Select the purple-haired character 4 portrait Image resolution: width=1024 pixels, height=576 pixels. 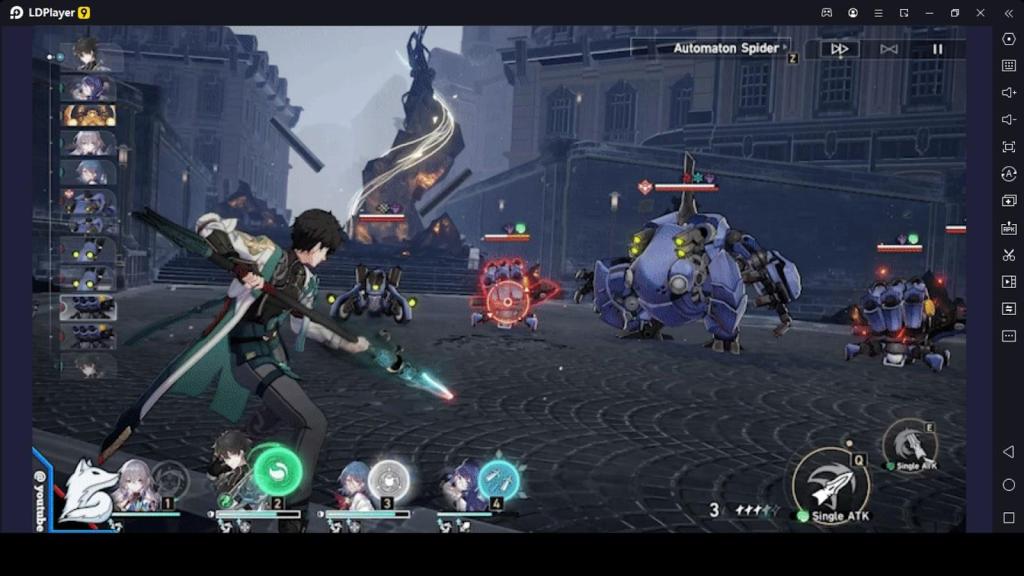464,486
